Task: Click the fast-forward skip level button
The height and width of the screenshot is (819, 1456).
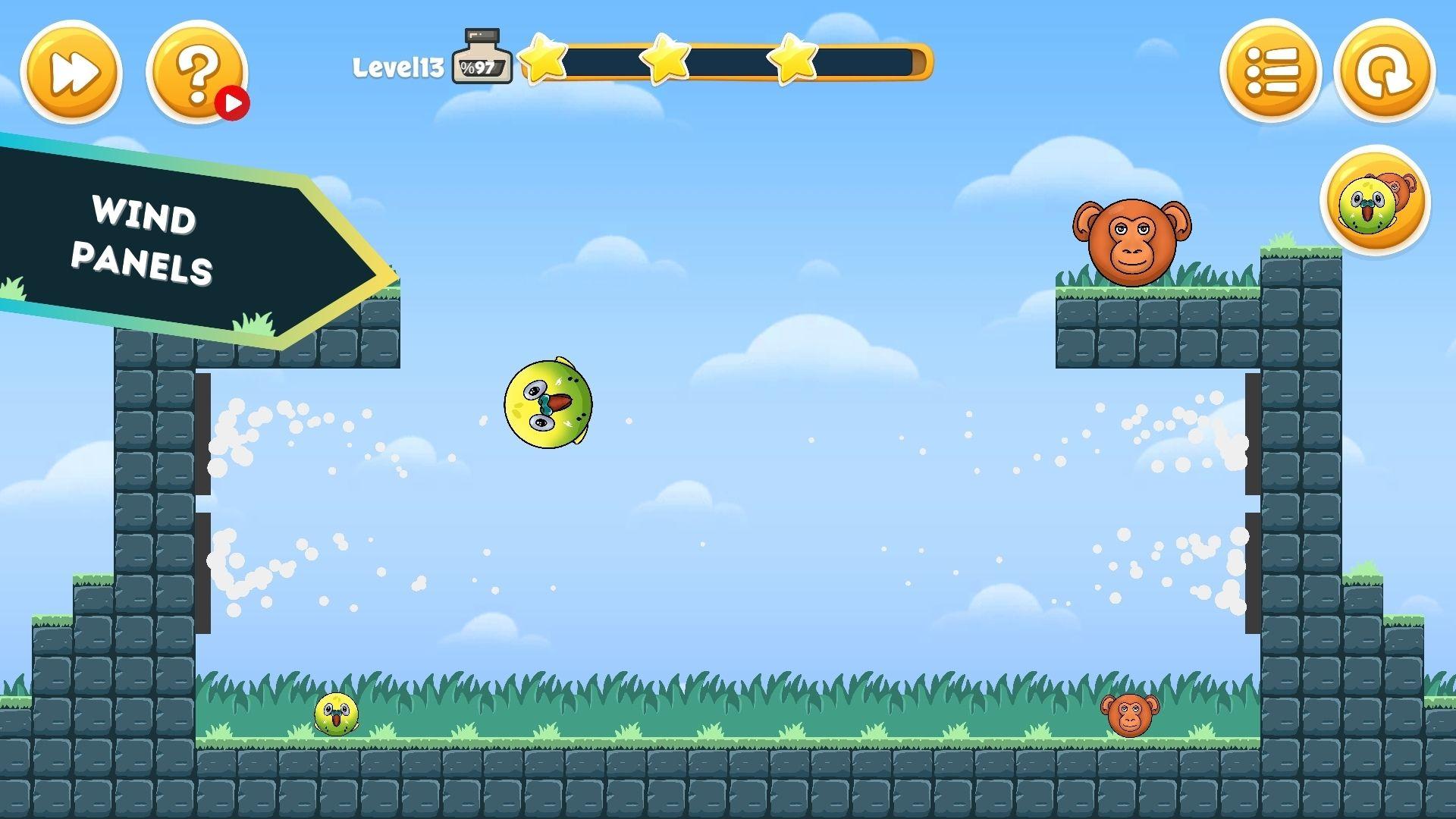Action: pos(72,72)
